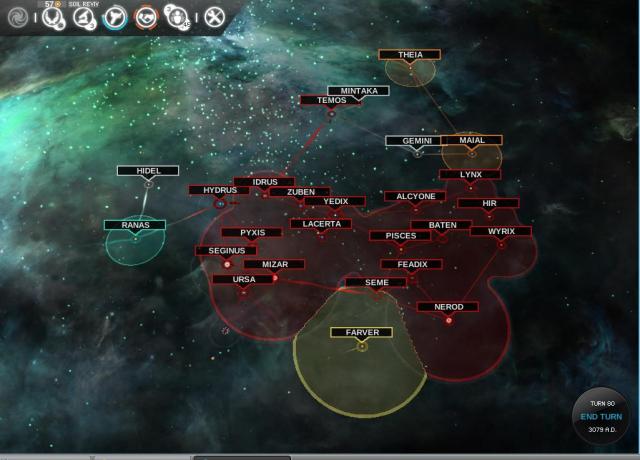640x460 pixels.
Task: Select the Farver star system label
Action: click(x=361, y=332)
